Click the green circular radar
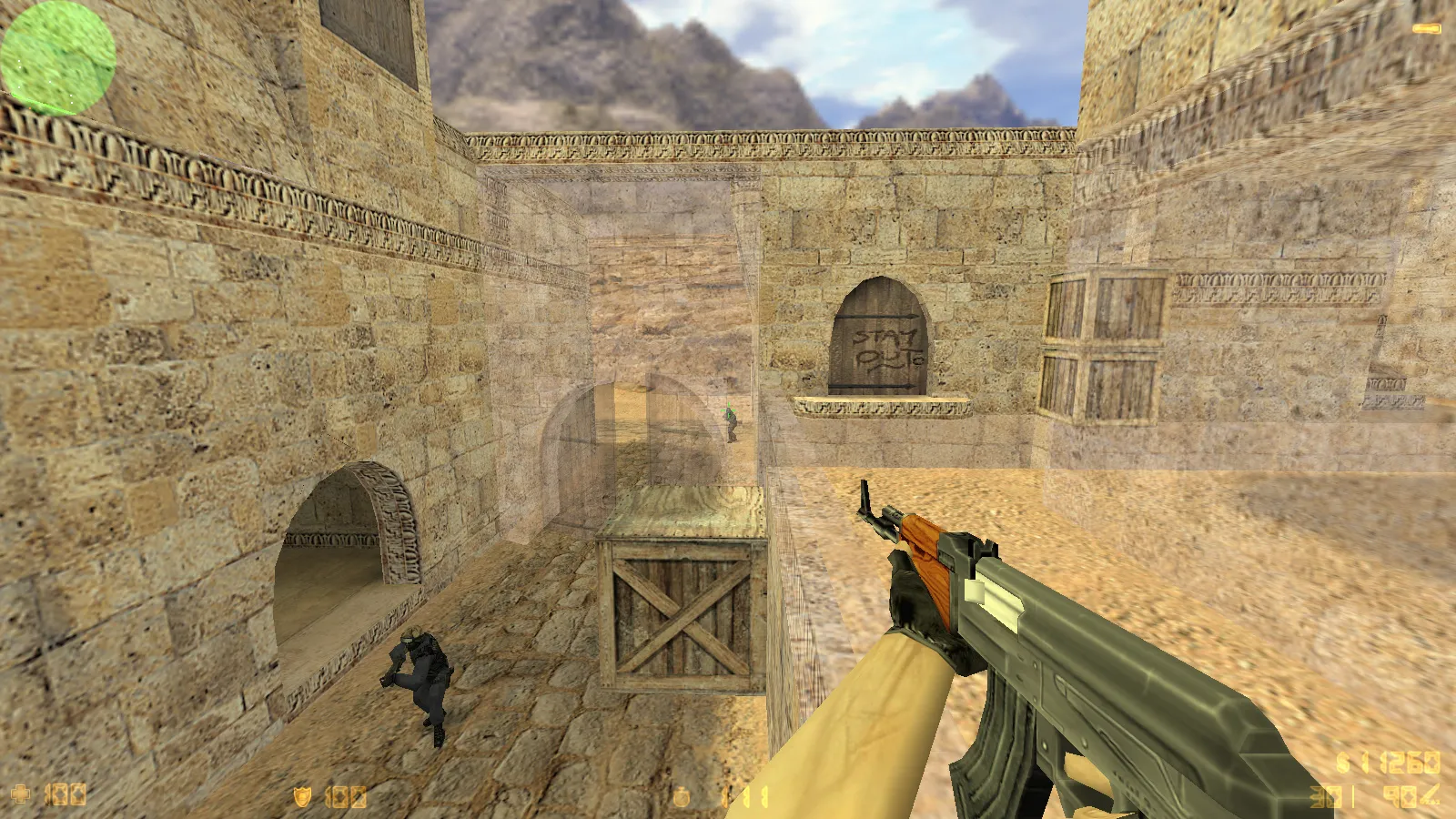The height and width of the screenshot is (819, 1456). tap(57, 57)
